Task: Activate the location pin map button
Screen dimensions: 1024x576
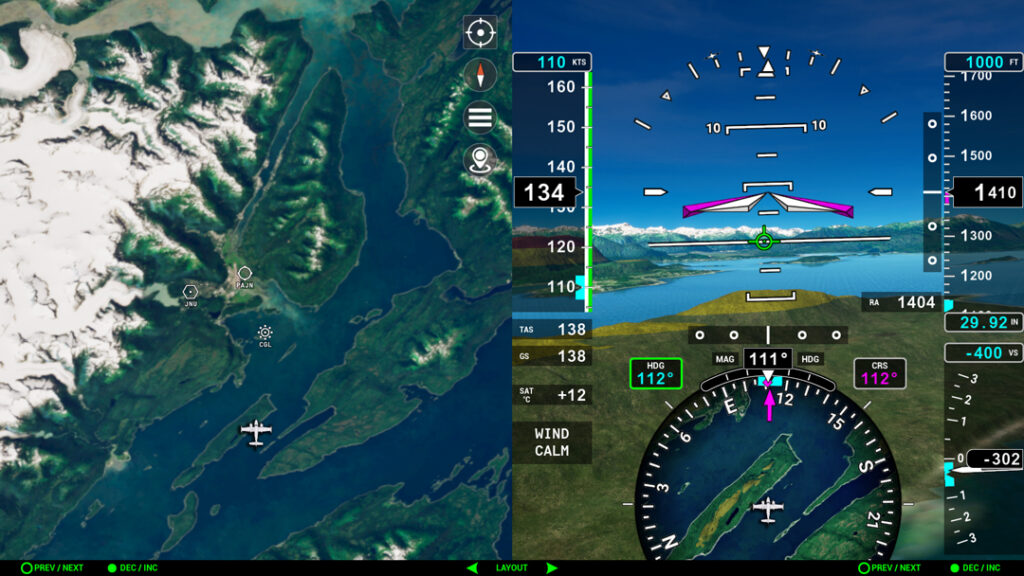Action: tap(480, 160)
